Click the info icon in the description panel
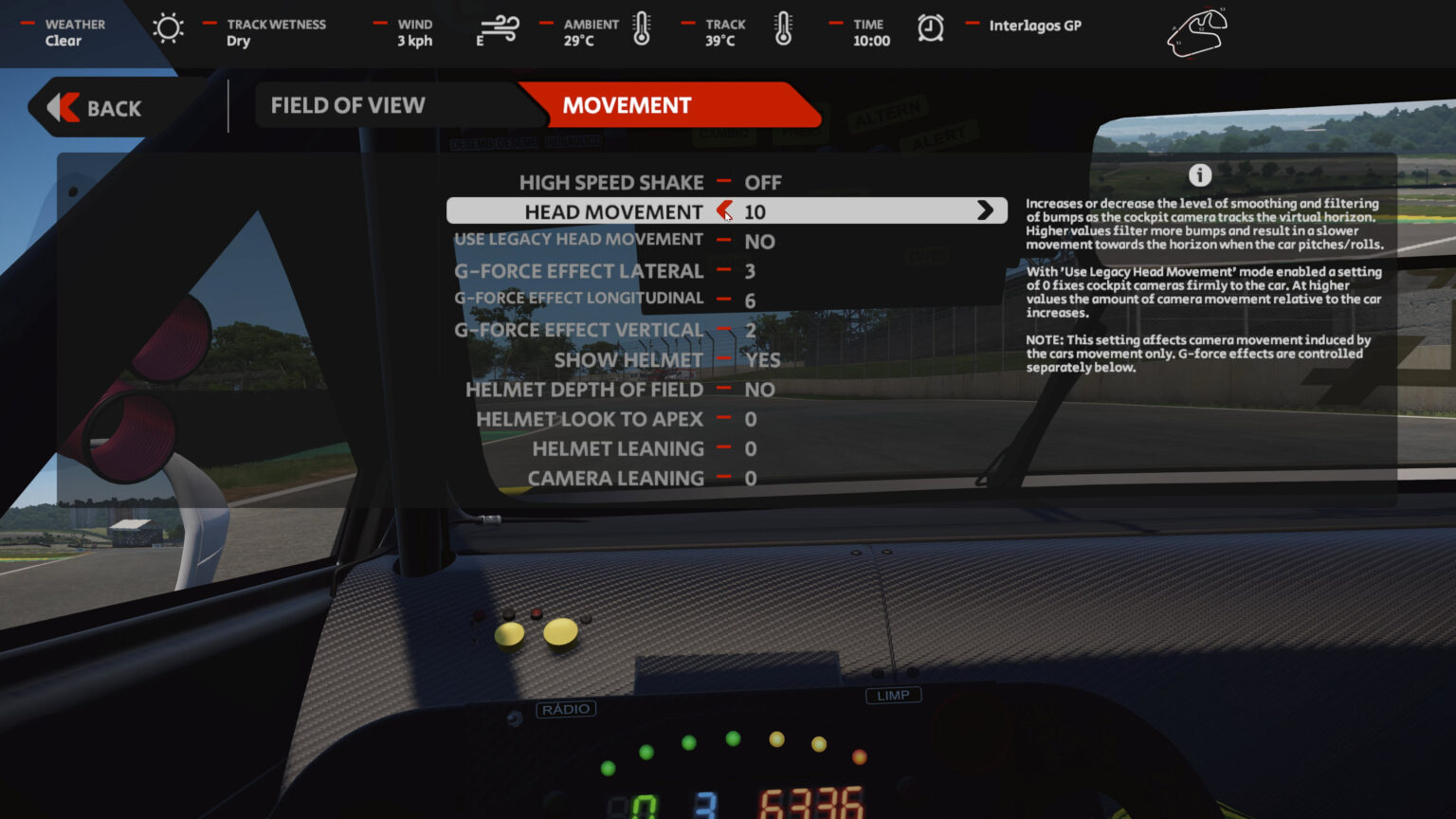Screen dimensions: 1456x819 tap(1202, 175)
